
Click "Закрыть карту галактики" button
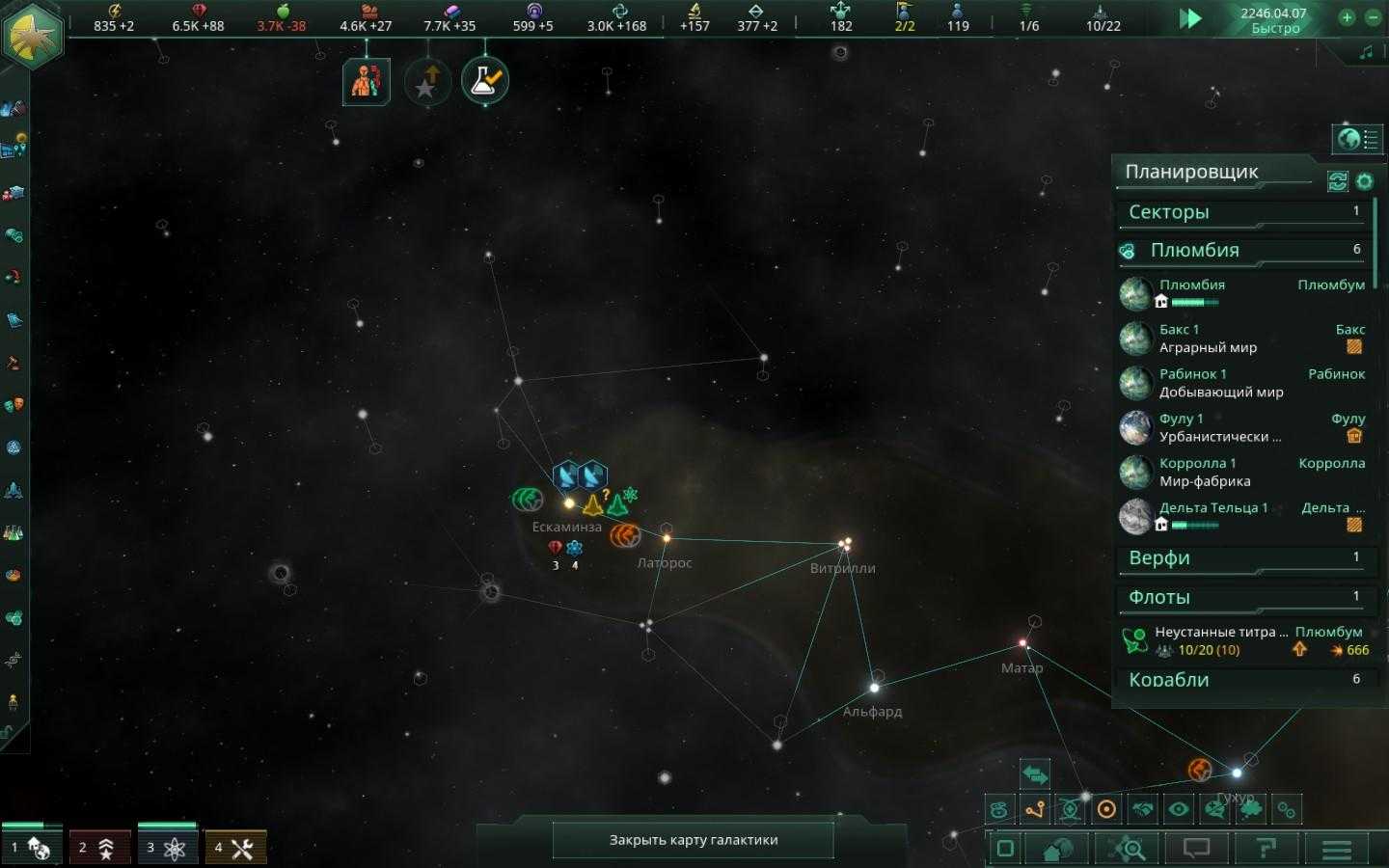click(693, 840)
